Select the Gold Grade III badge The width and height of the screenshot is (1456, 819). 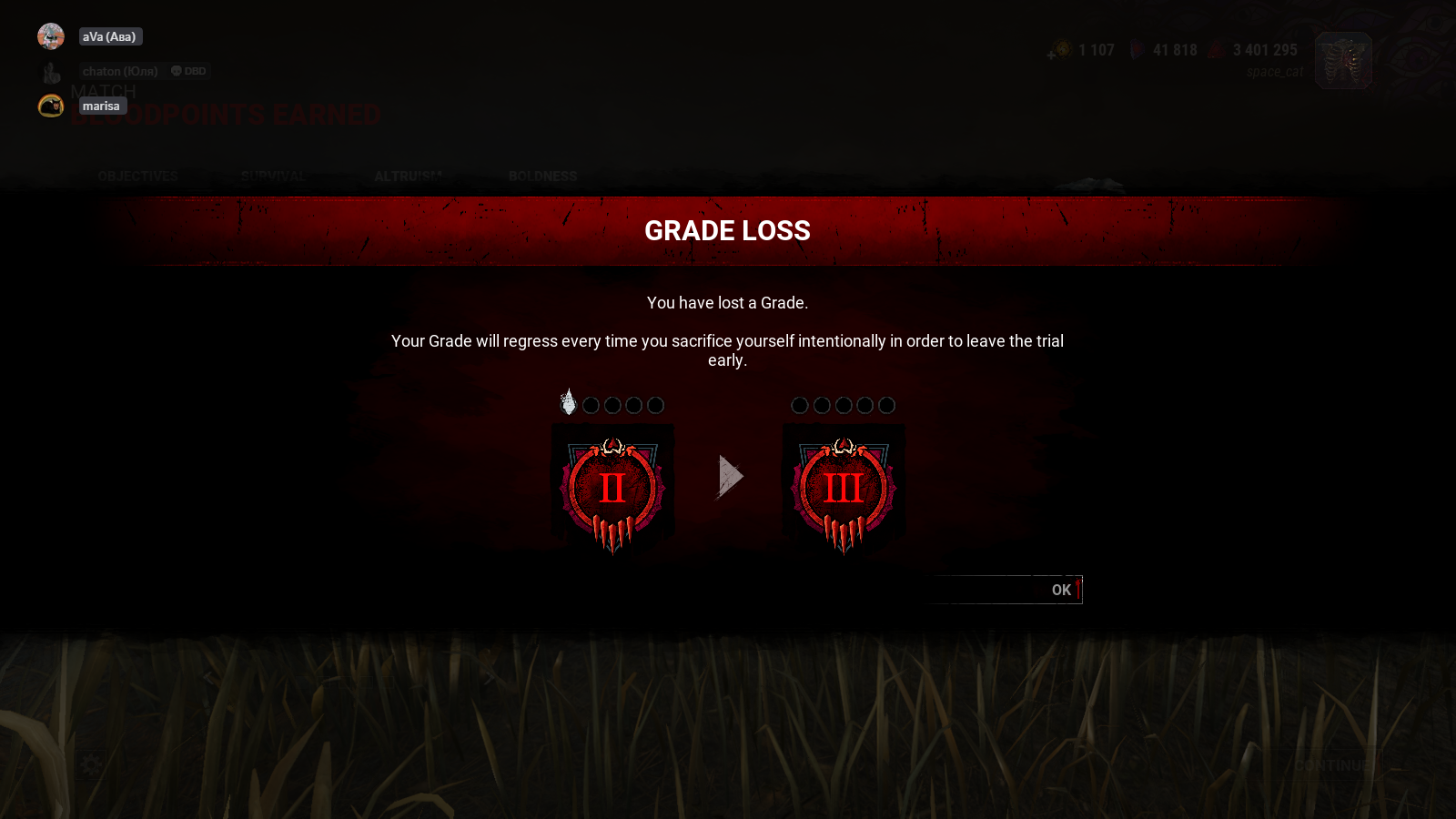(x=844, y=489)
